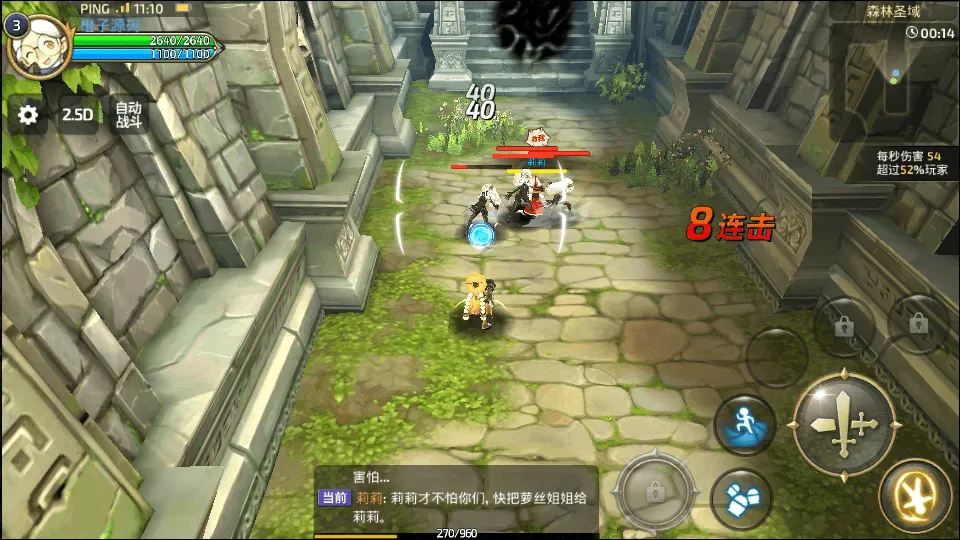The width and height of the screenshot is (960, 540).
Task: Attack with the main sword button
Action: (843, 423)
